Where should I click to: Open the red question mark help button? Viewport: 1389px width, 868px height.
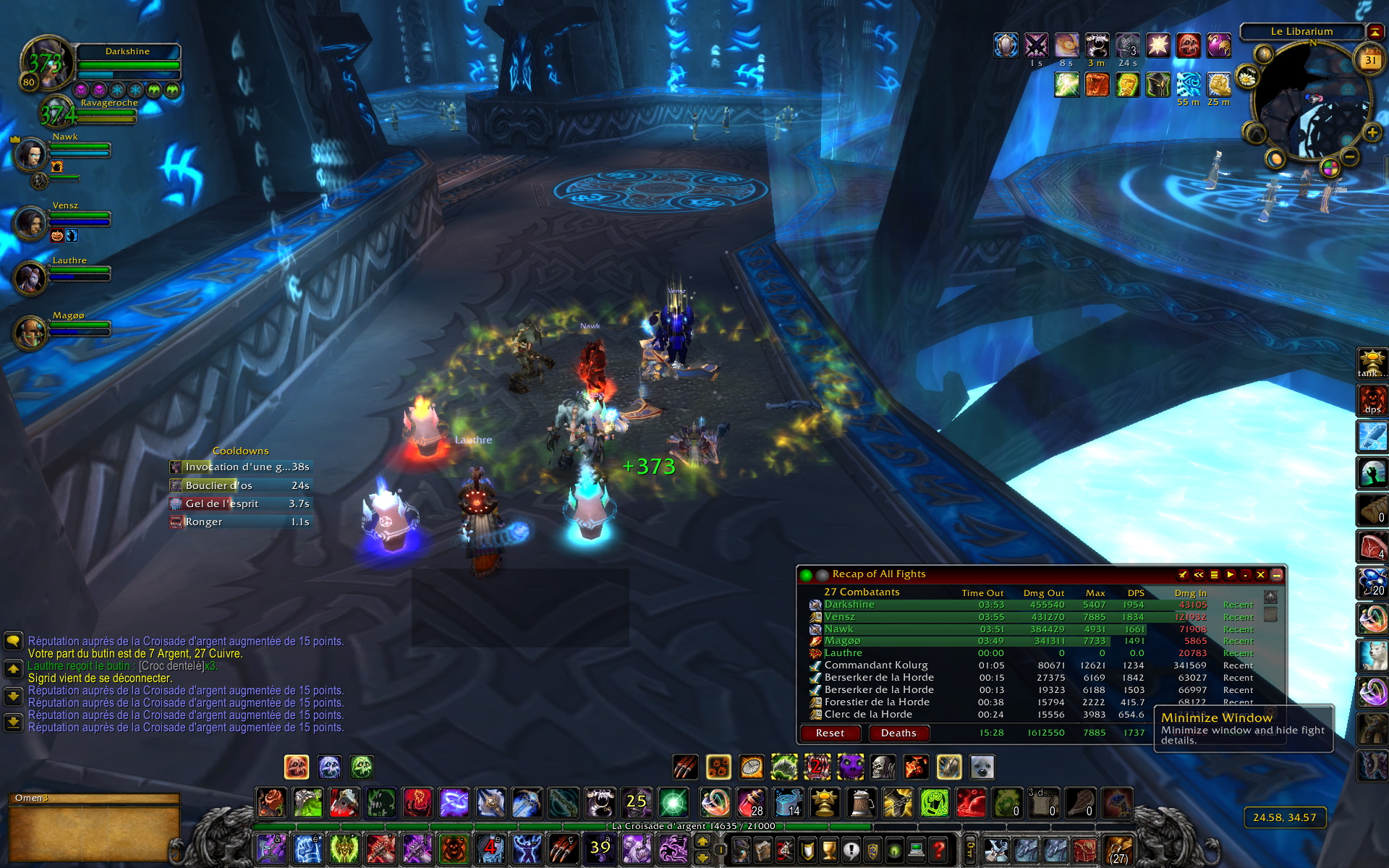tap(938, 849)
